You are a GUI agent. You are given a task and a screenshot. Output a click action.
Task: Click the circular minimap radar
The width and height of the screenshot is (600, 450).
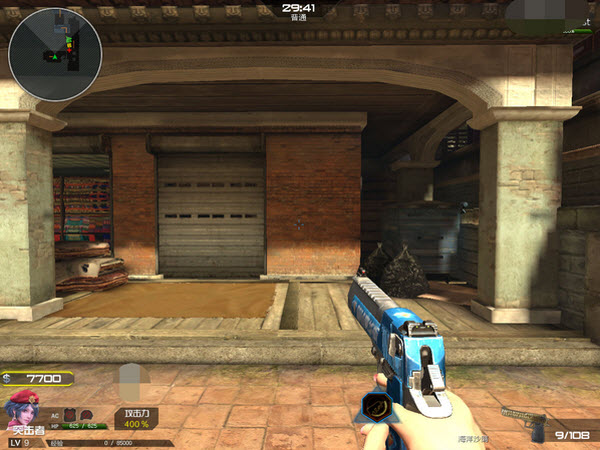[x=54, y=54]
